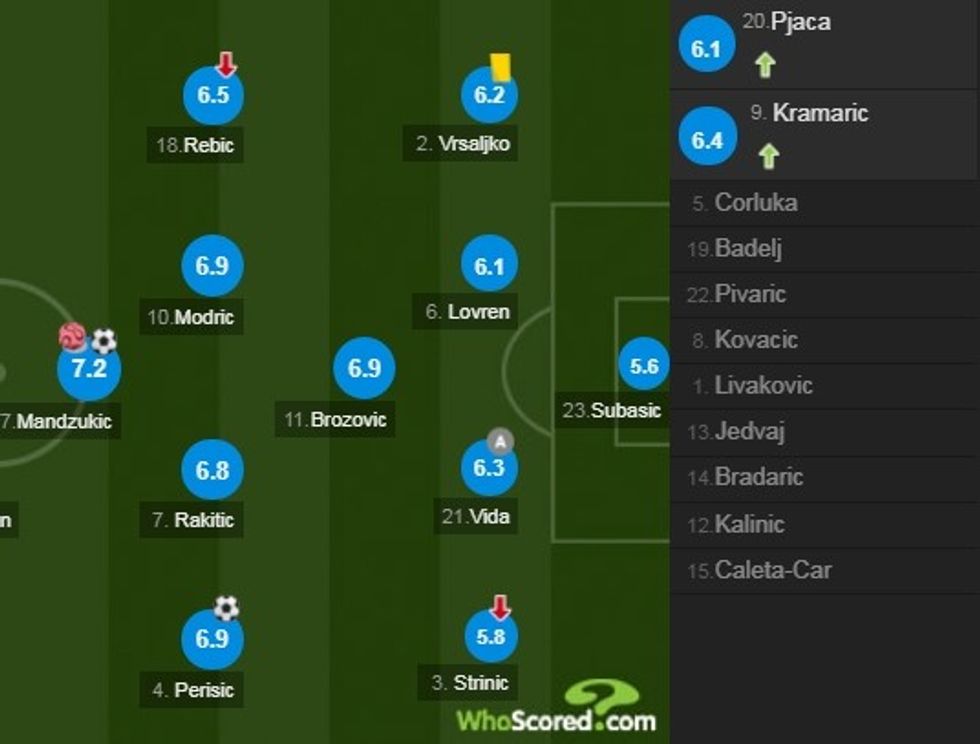Click Brozovic's 6.9 rating circle
This screenshot has height=744, width=980.
tap(364, 369)
